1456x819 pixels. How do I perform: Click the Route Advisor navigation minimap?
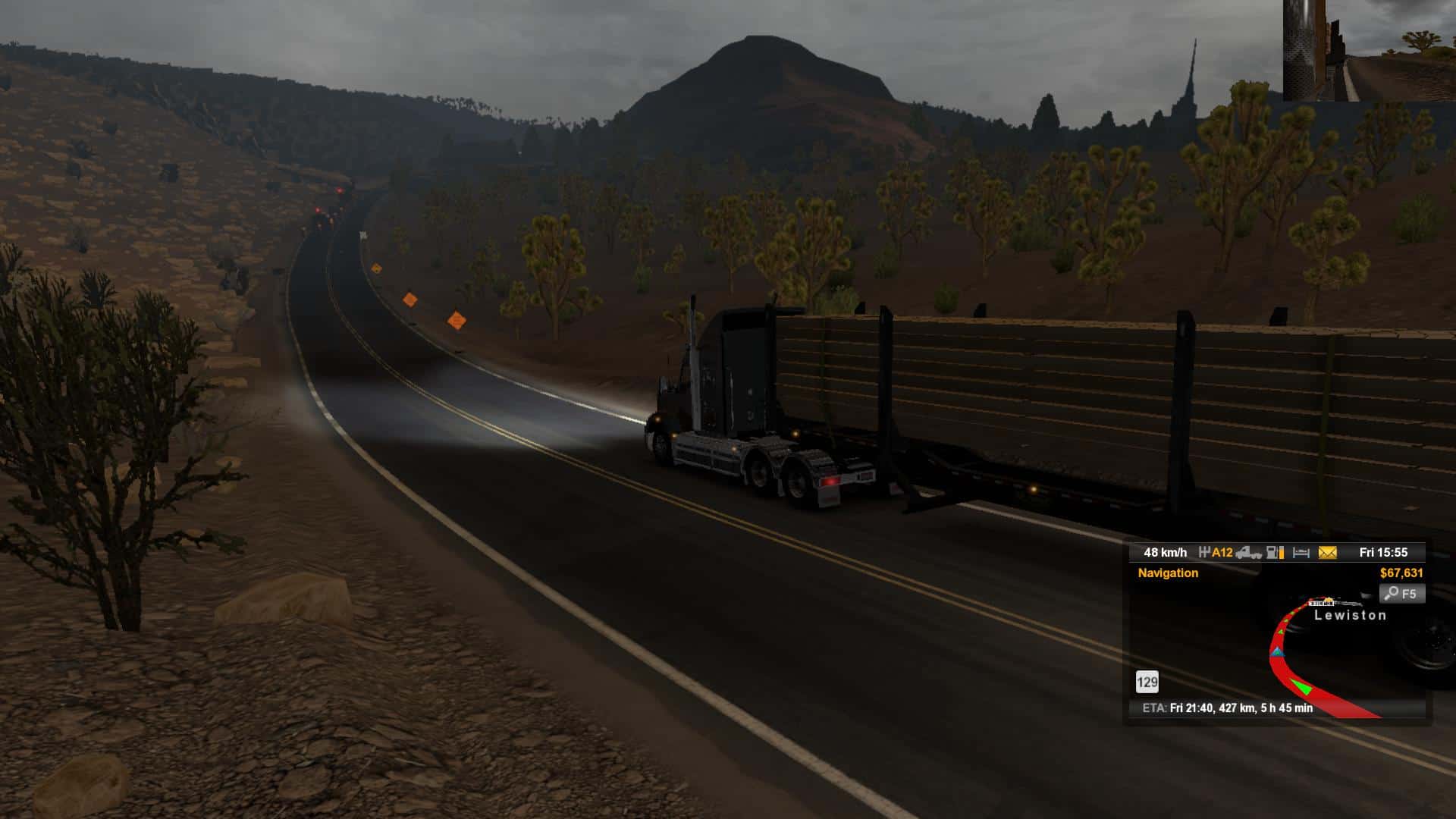[1274, 652]
